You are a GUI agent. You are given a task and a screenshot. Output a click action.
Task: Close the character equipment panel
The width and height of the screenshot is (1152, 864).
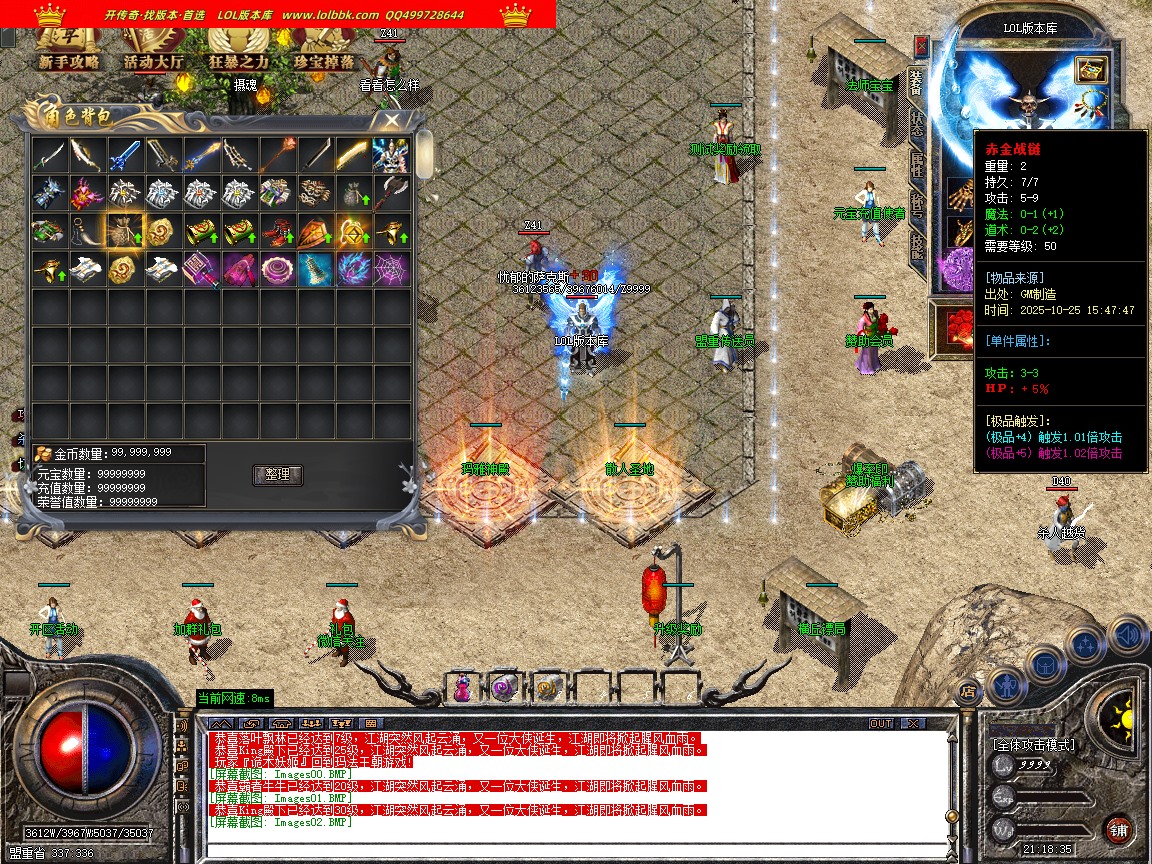921,47
